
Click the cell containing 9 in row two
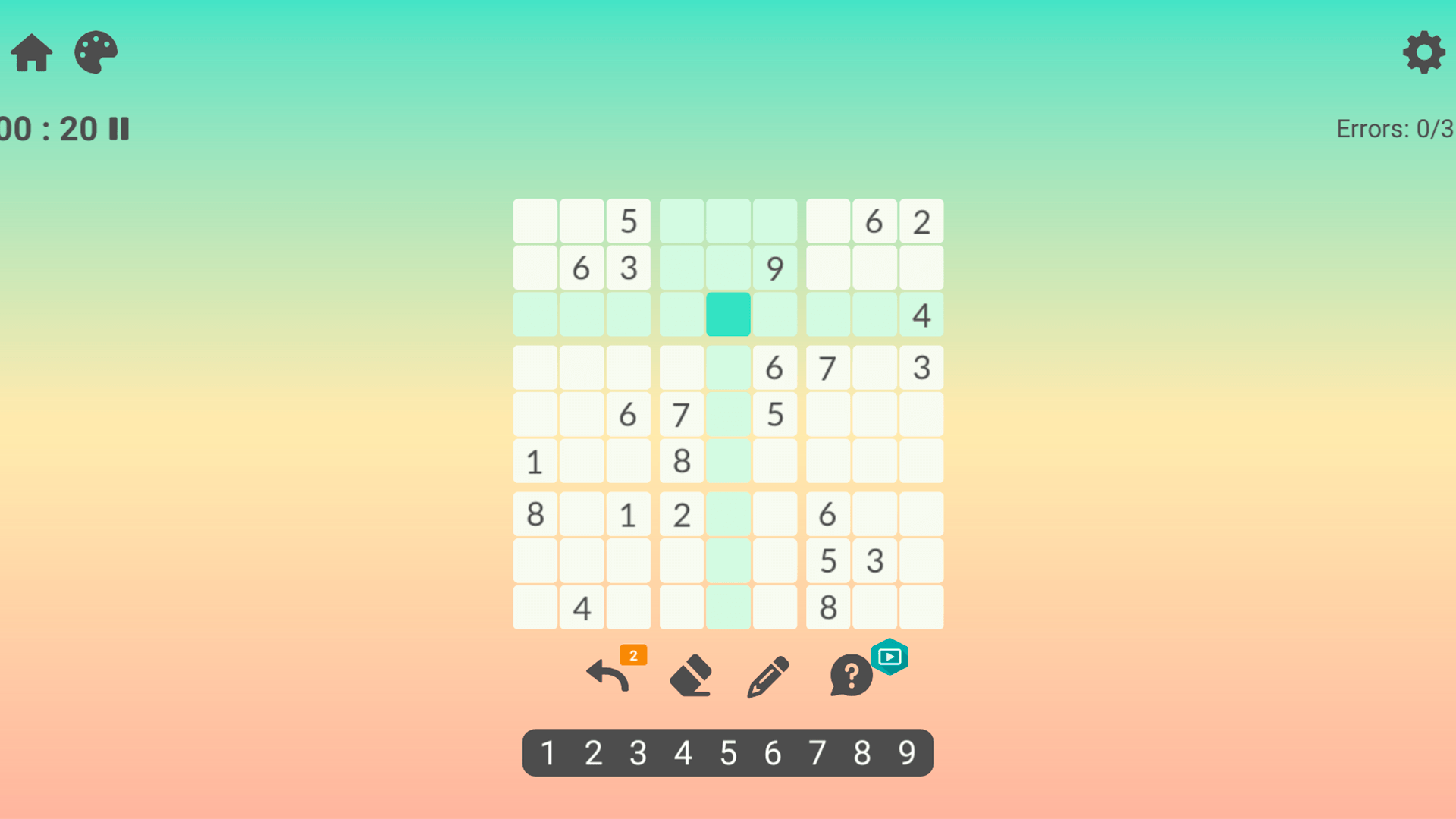click(775, 267)
